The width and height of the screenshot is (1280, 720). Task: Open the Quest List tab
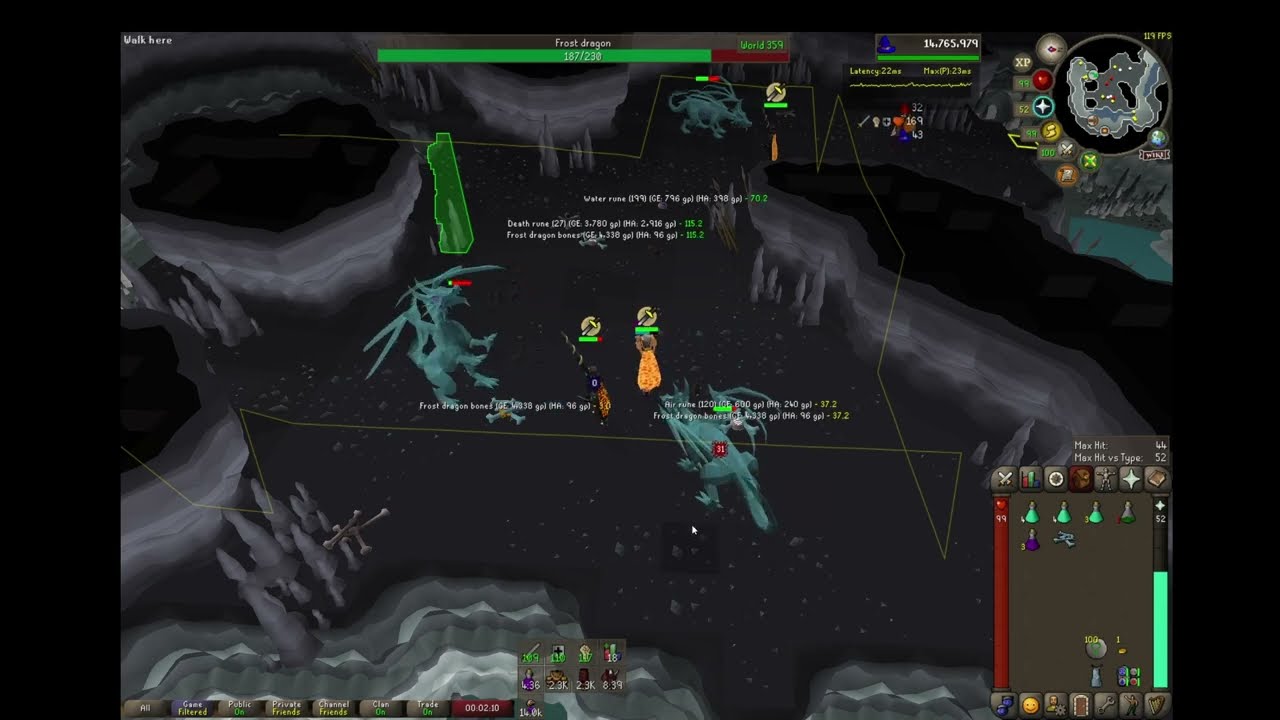(1055, 480)
